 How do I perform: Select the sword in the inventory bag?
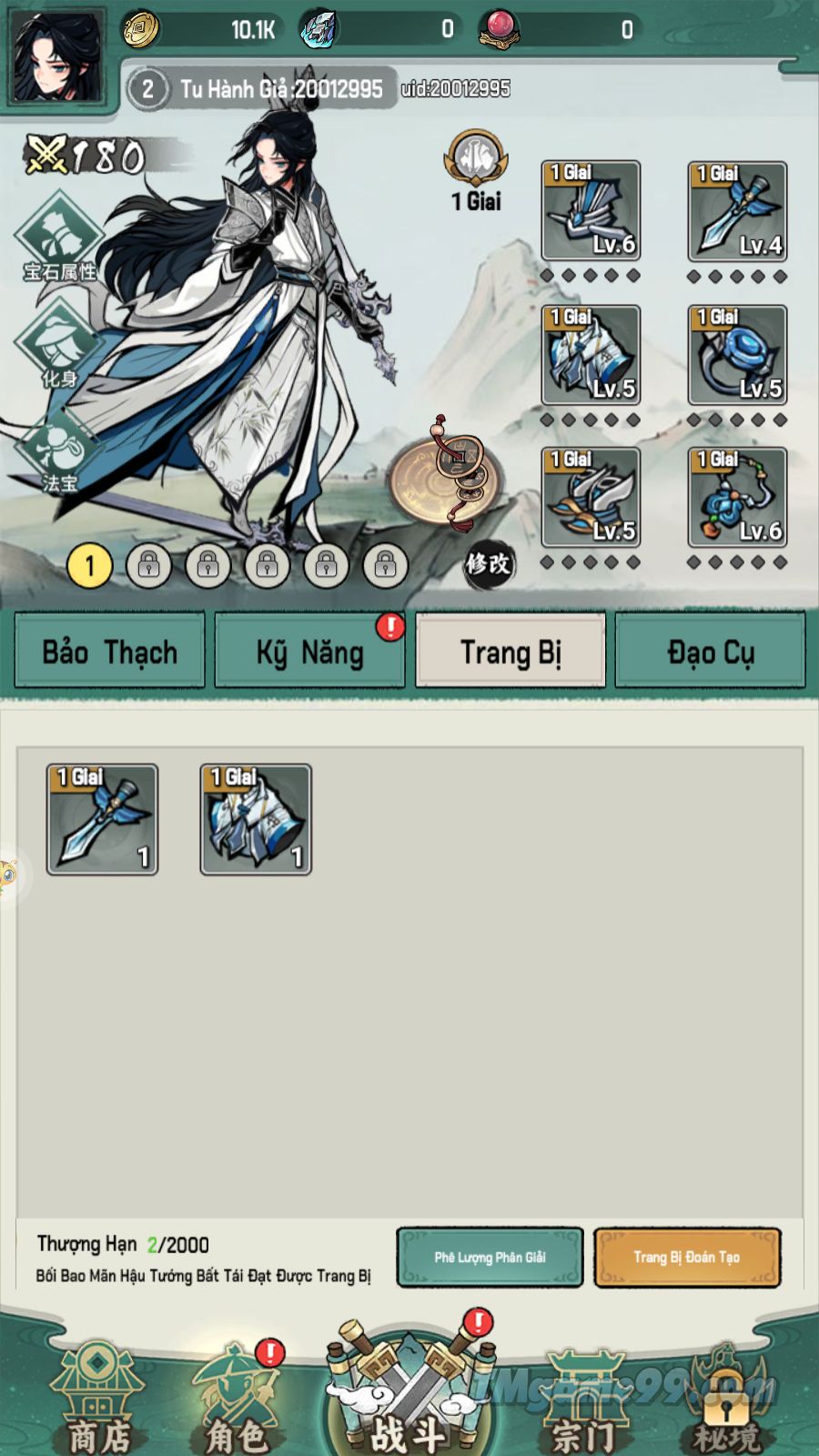click(102, 820)
